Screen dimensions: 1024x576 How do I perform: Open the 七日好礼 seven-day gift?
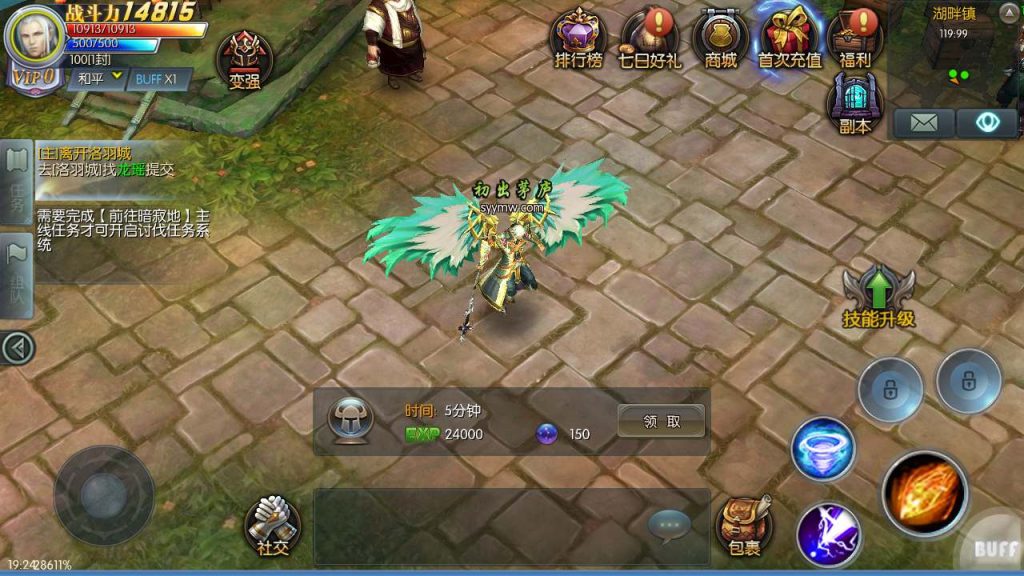point(649,38)
